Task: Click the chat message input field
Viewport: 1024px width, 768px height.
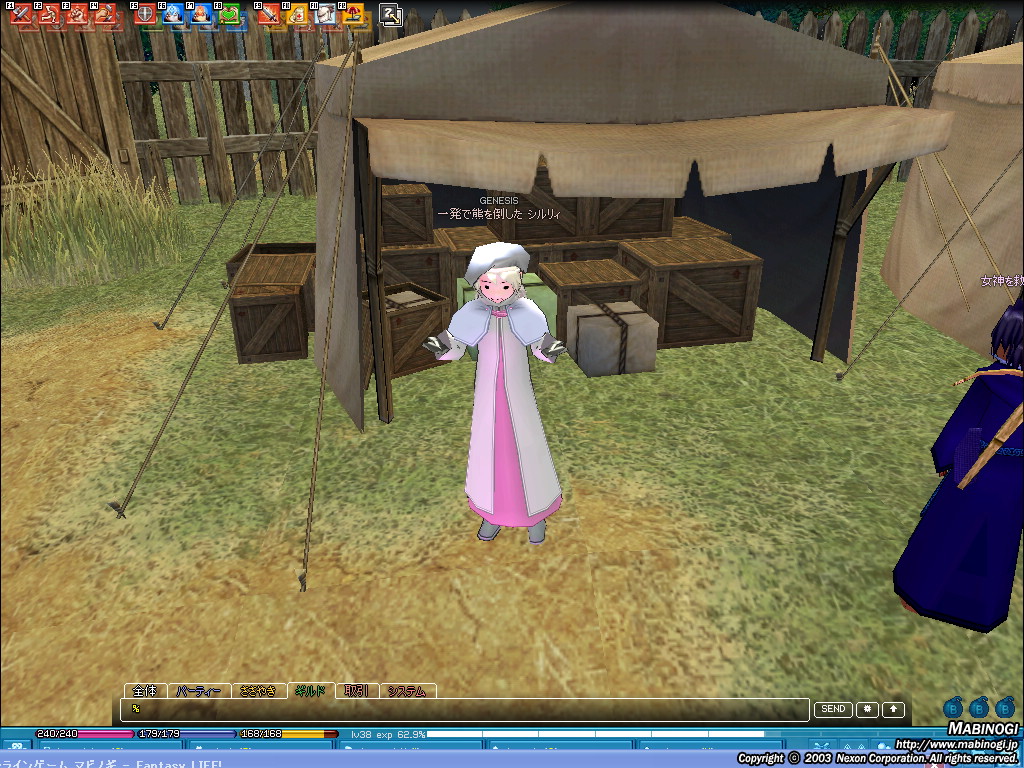Action: point(465,709)
